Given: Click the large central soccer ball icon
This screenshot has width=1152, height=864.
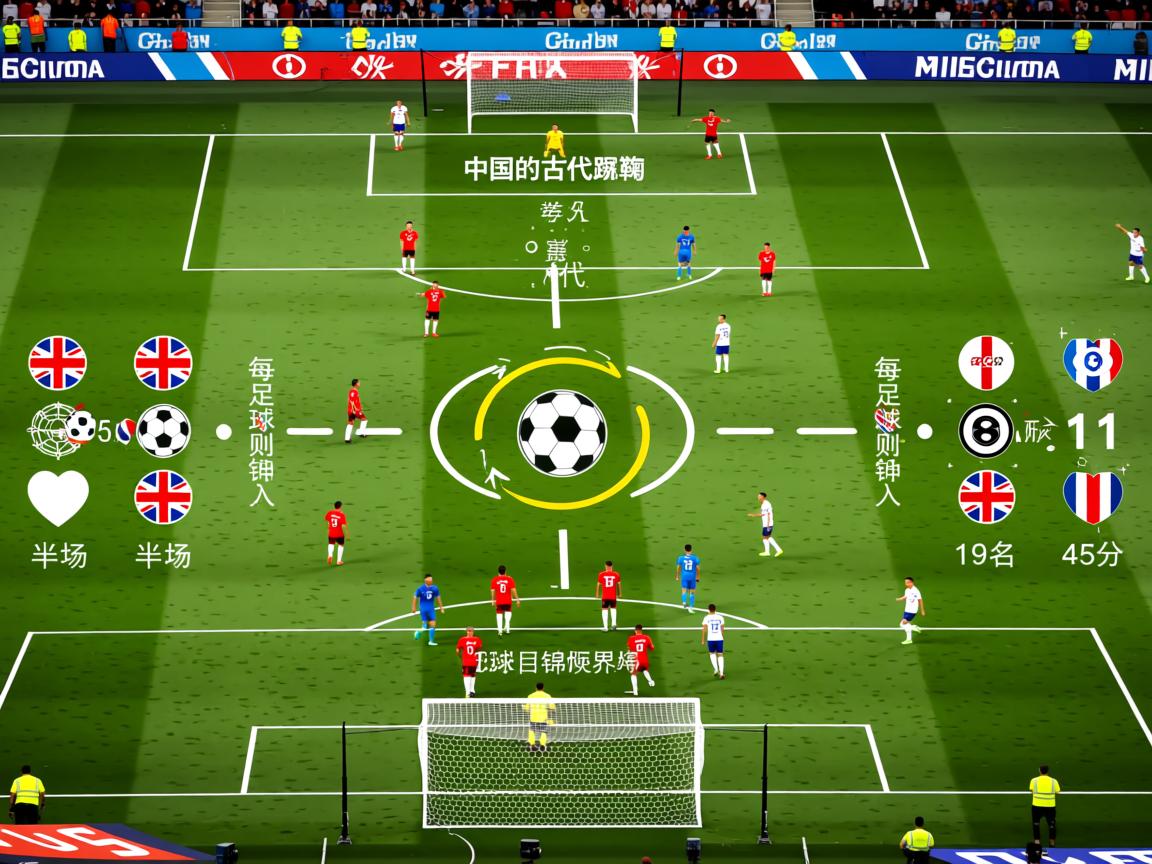Looking at the screenshot, I should [562, 432].
